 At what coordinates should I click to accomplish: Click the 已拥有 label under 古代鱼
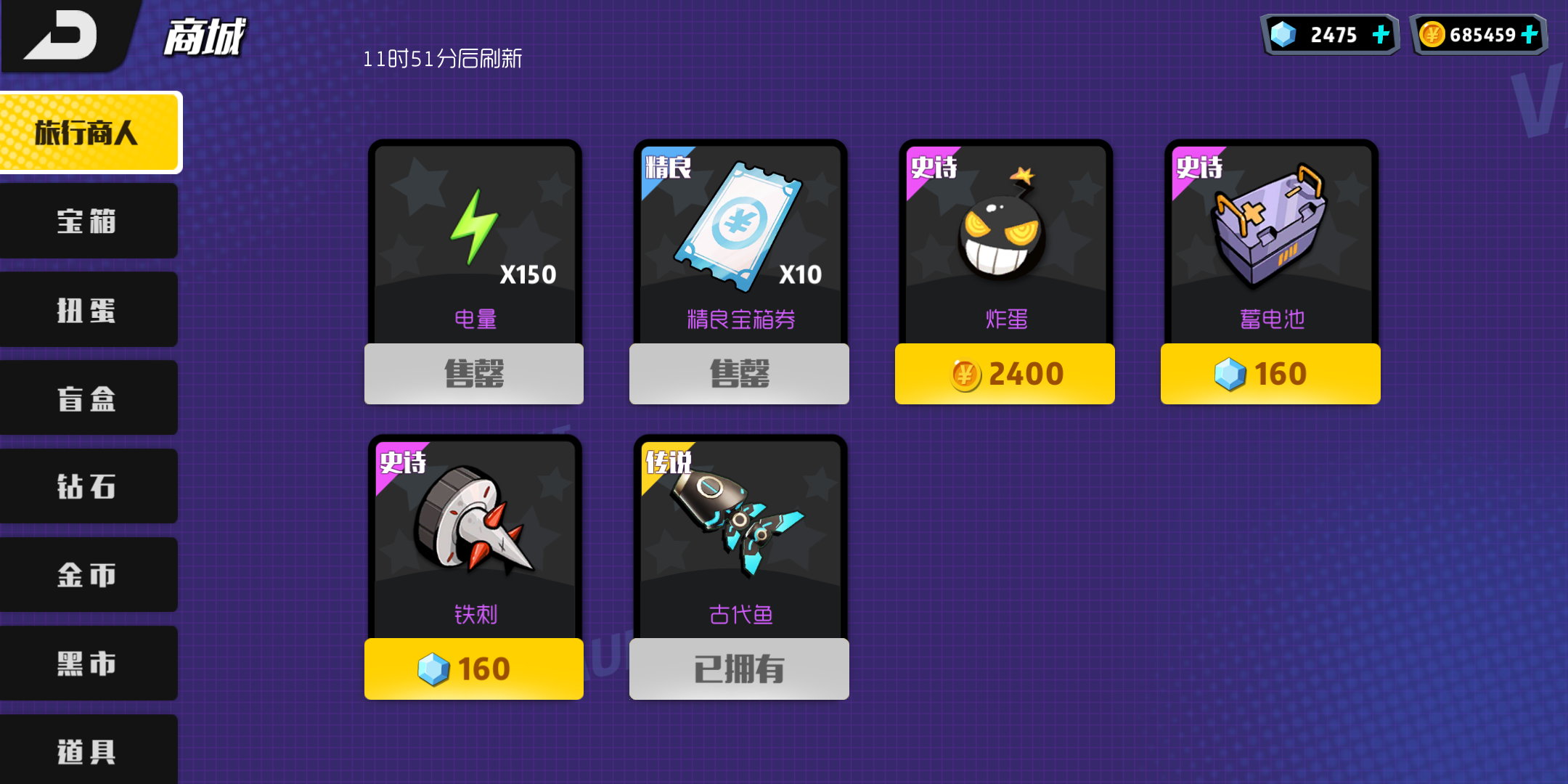[x=737, y=669]
